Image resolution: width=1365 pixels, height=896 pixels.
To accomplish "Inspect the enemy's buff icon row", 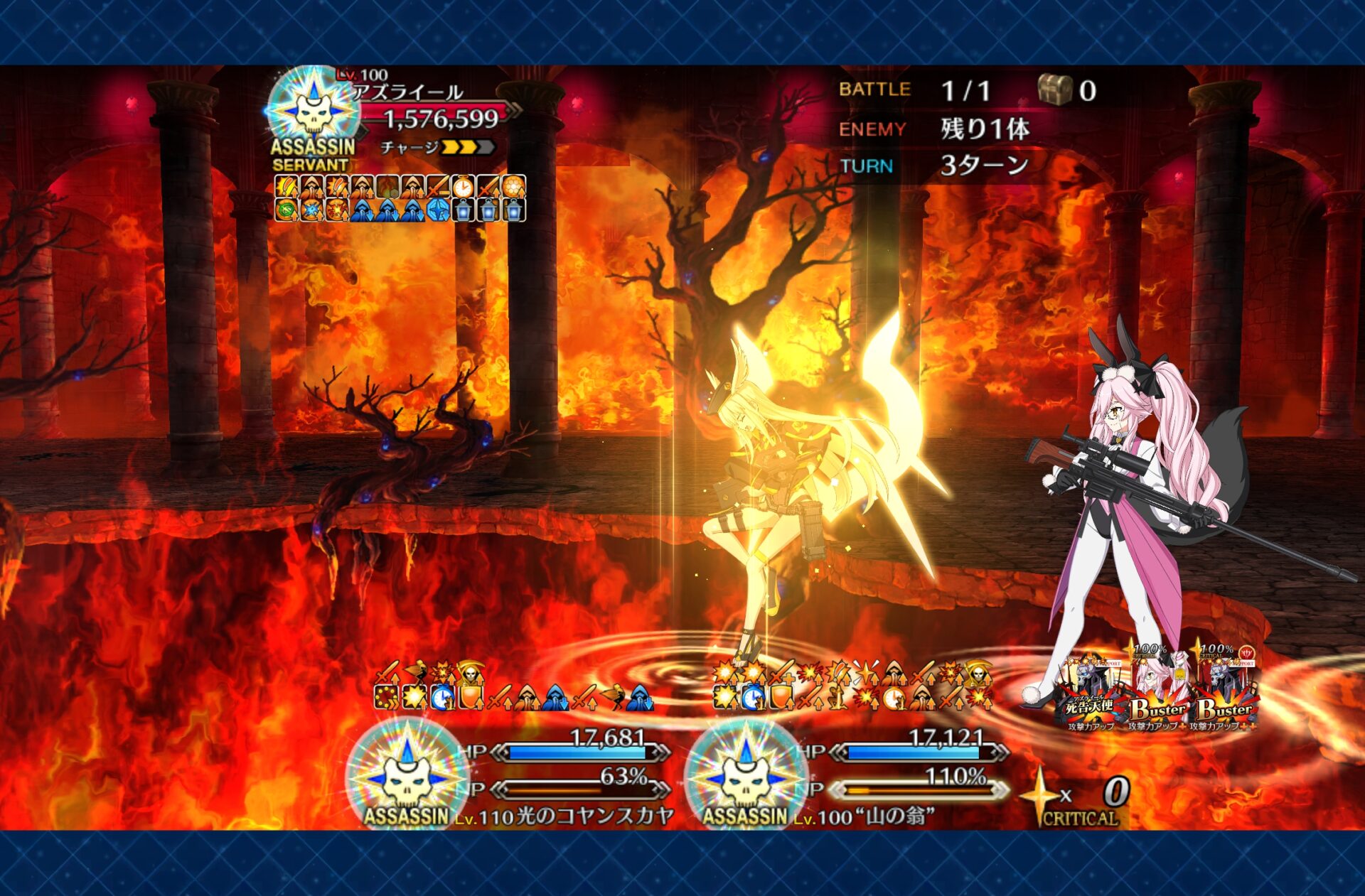I will point(400,198).
